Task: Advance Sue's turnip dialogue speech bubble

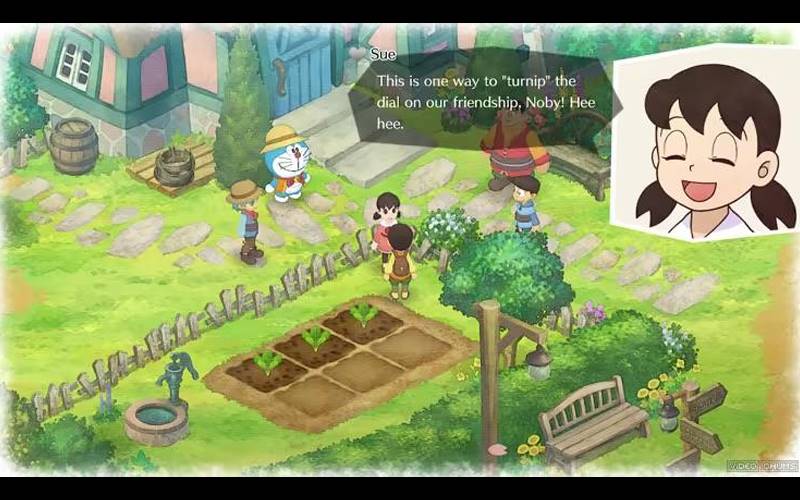Action: [480, 100]
